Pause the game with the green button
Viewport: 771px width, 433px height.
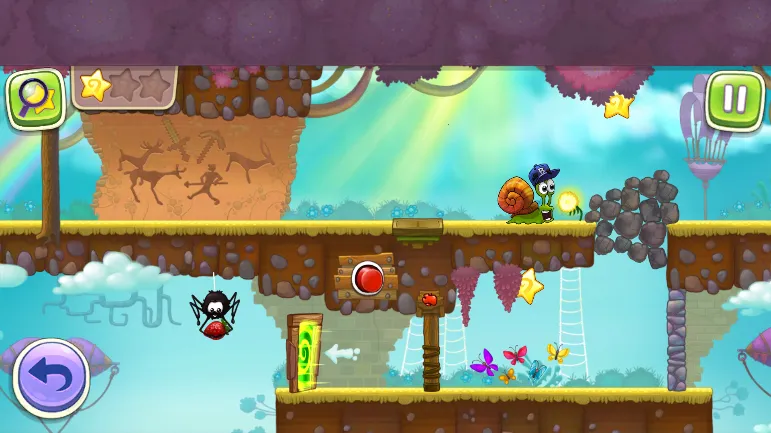click(x=734, y=100)
